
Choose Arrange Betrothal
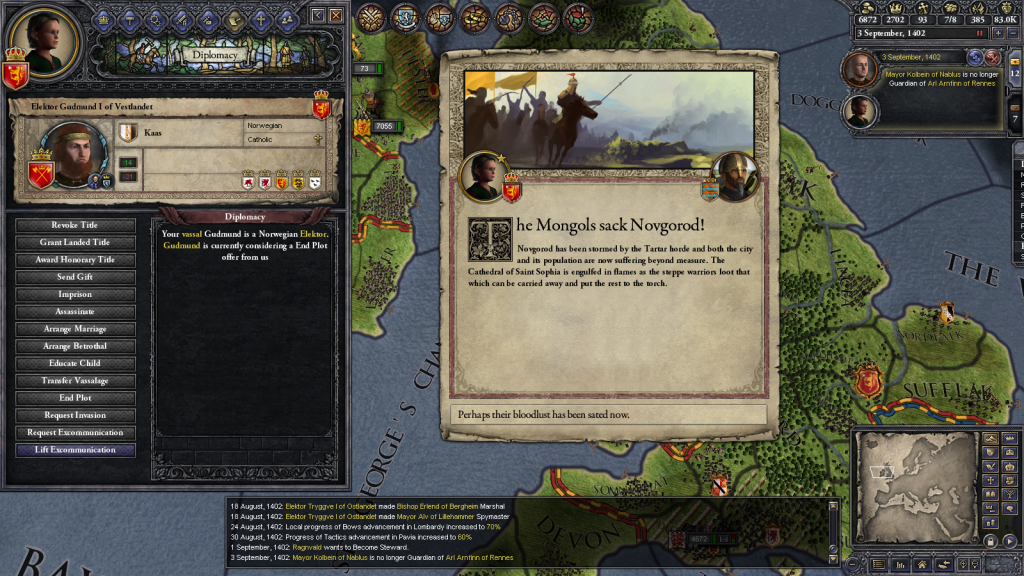[75, 346]
